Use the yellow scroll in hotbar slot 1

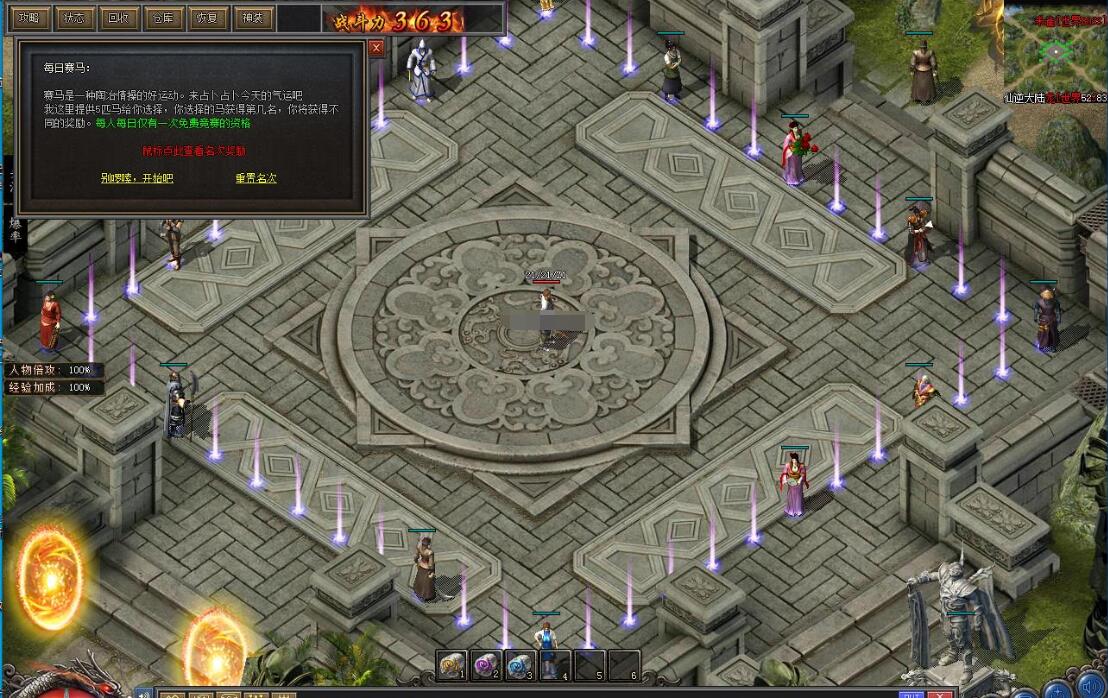pyautogui.click(x=453, y=665)
